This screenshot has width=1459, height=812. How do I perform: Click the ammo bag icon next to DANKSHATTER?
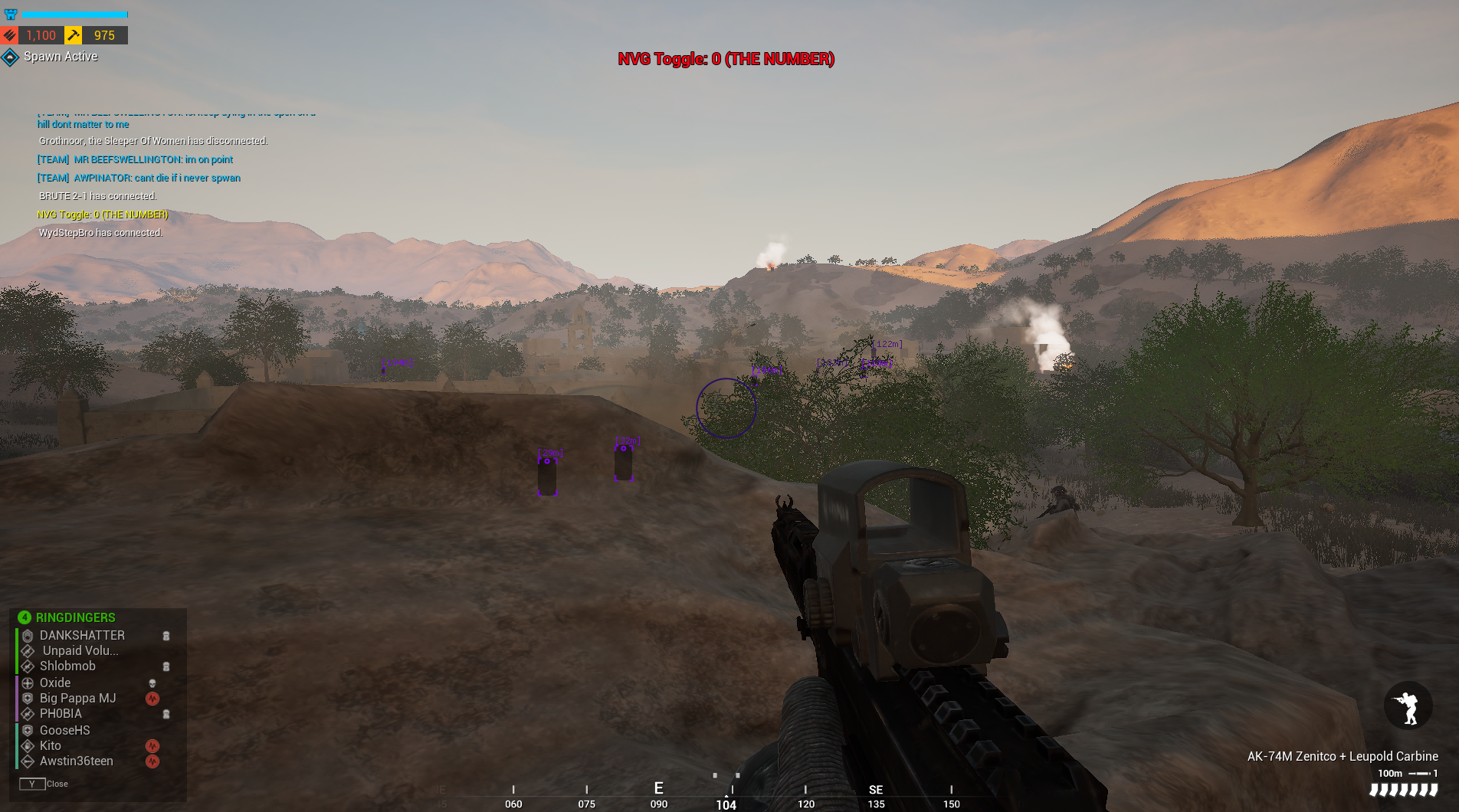tap(167, 636)
